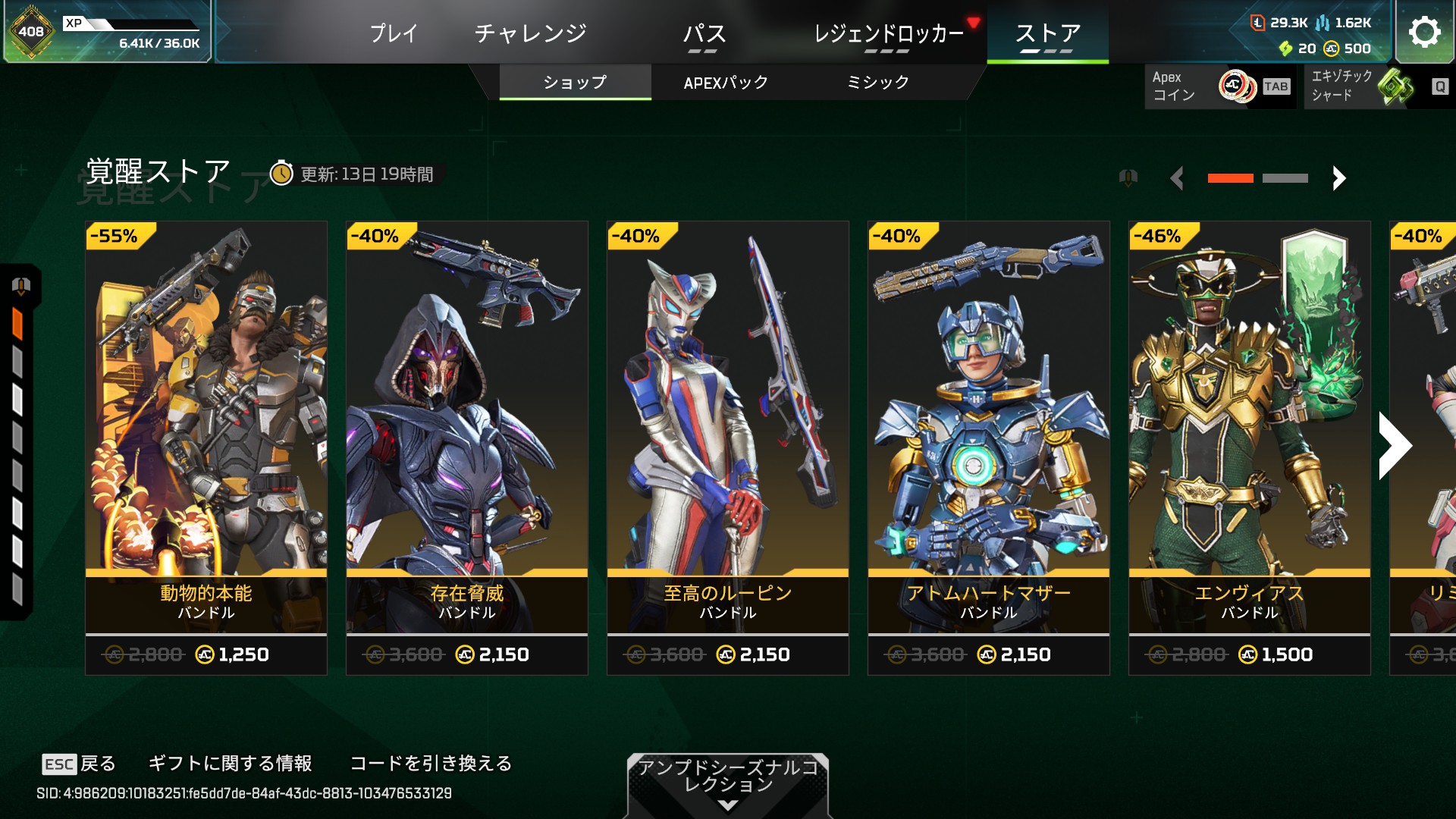Open the gear settings icon
The width and height of the screenshot is (1456, 819).
point(1424,32)
